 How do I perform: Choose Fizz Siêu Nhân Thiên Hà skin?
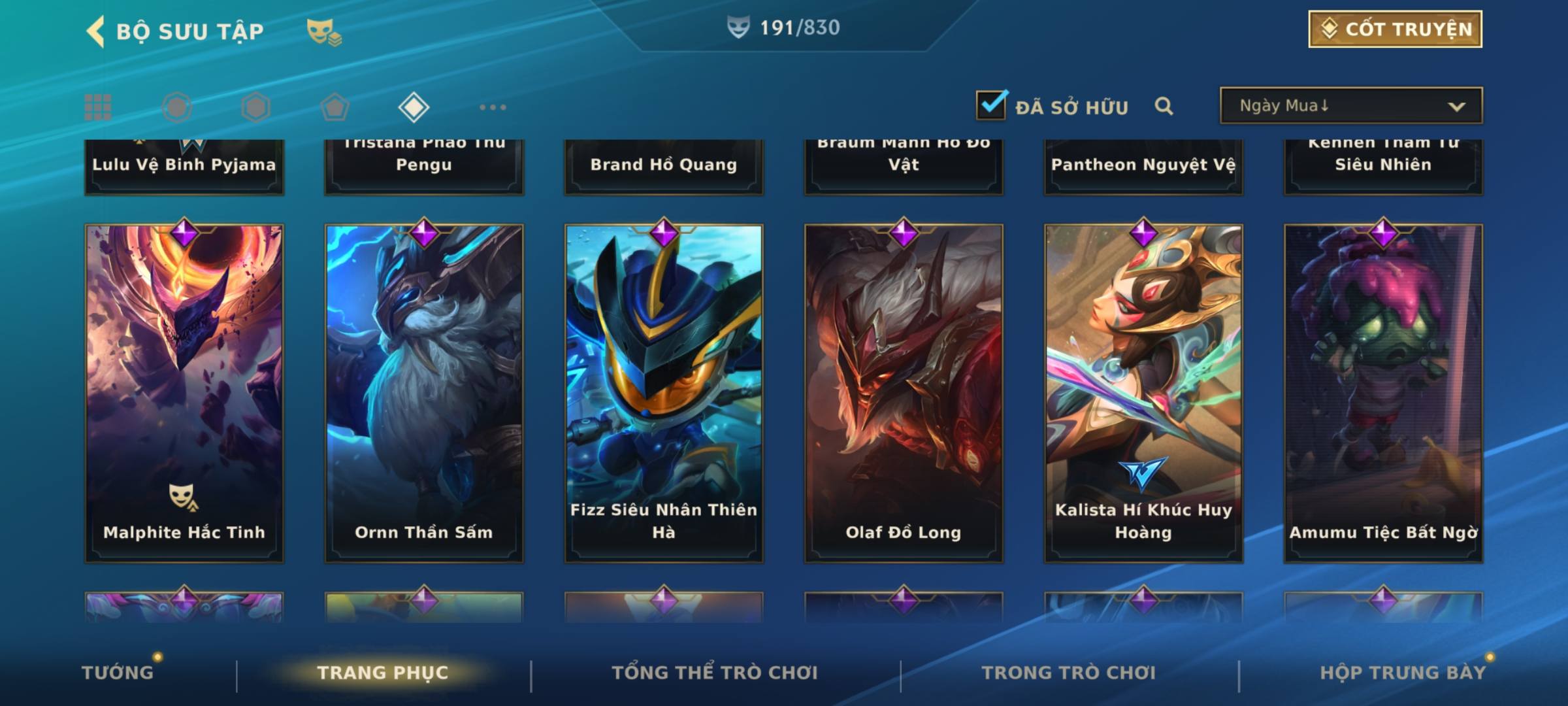pyautogui.click(x=664, y=392)
